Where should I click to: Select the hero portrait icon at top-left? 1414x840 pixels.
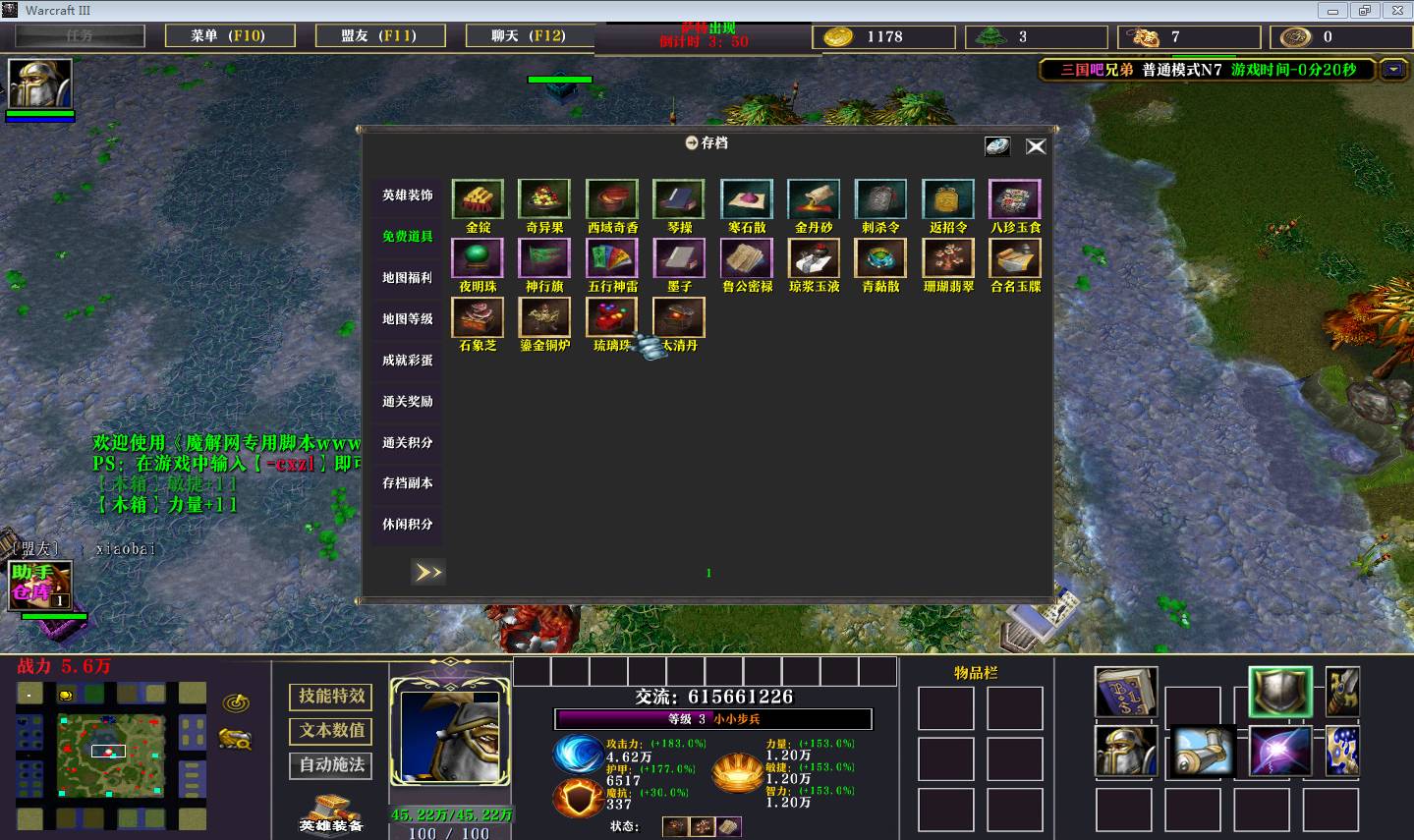(40, 84)
